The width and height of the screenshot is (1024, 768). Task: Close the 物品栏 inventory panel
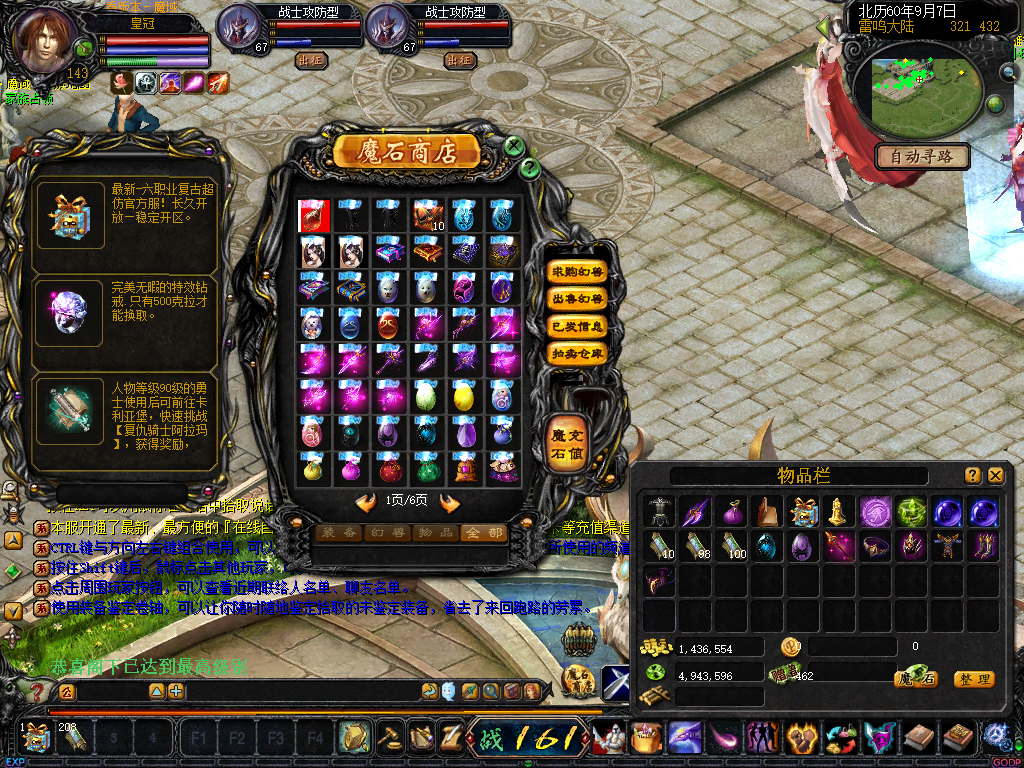[995, 476]
